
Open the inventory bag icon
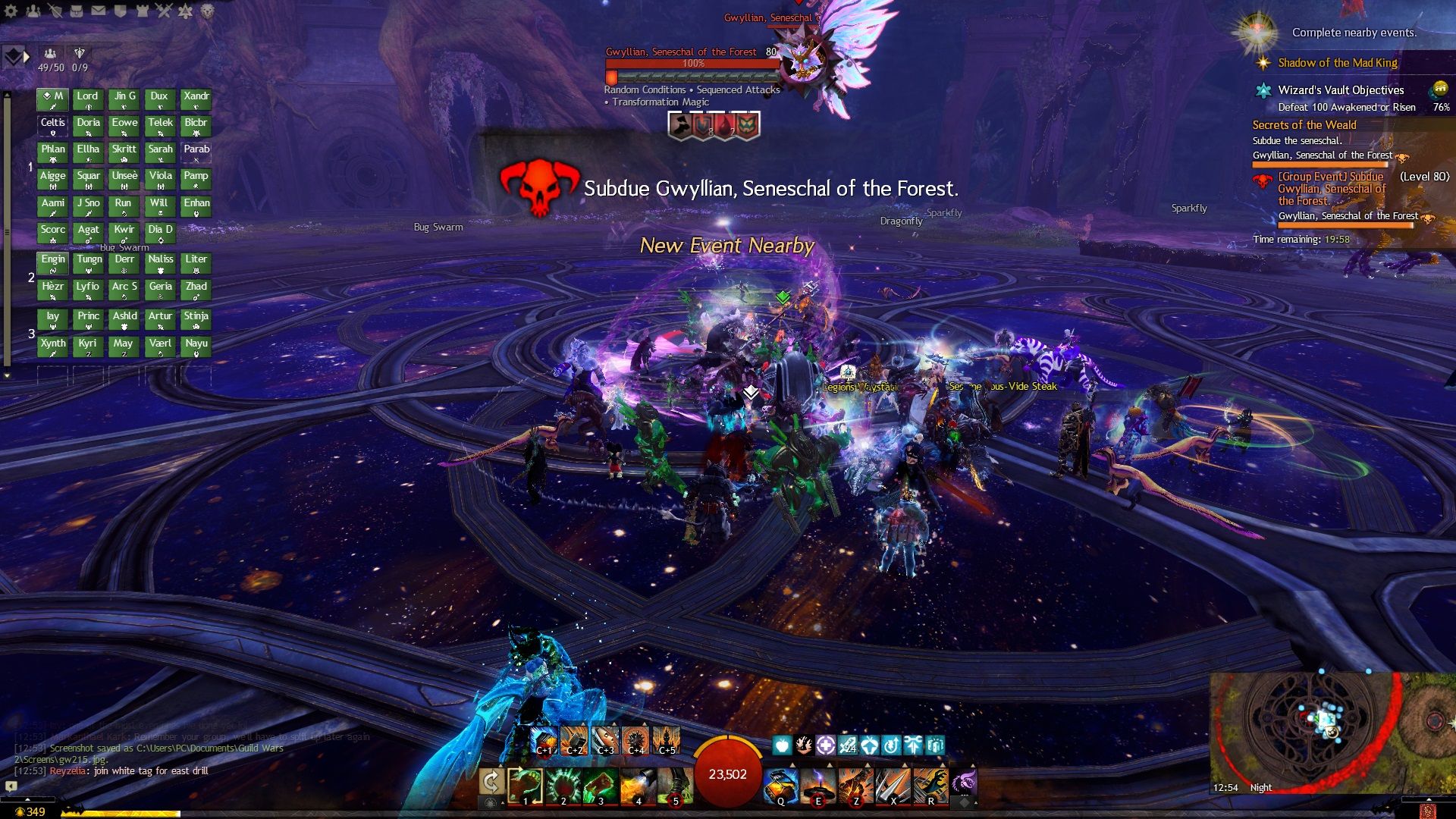pos(77,11)
